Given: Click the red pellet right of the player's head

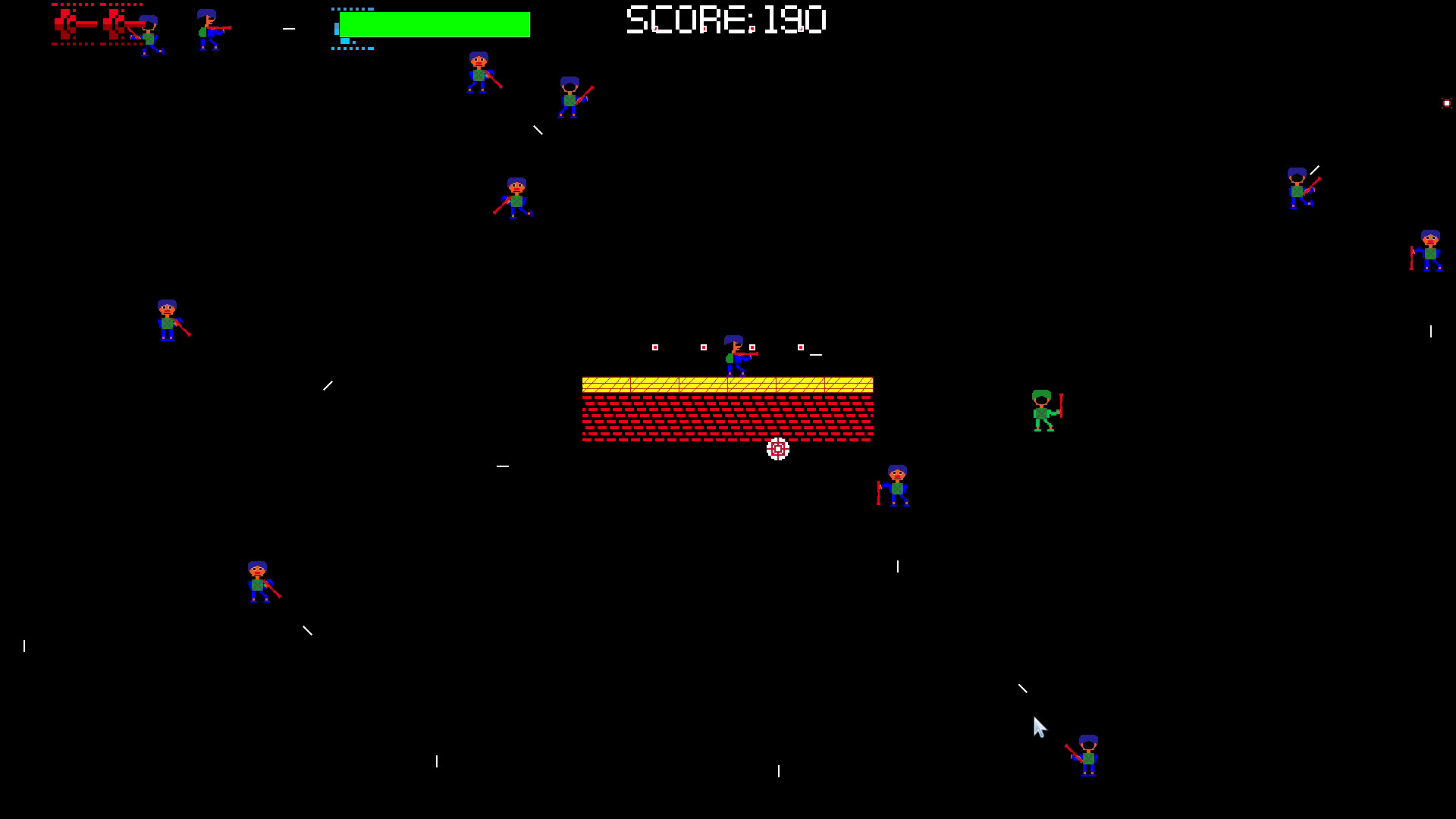Looking at the screenshot, I should tap(751, 347).
